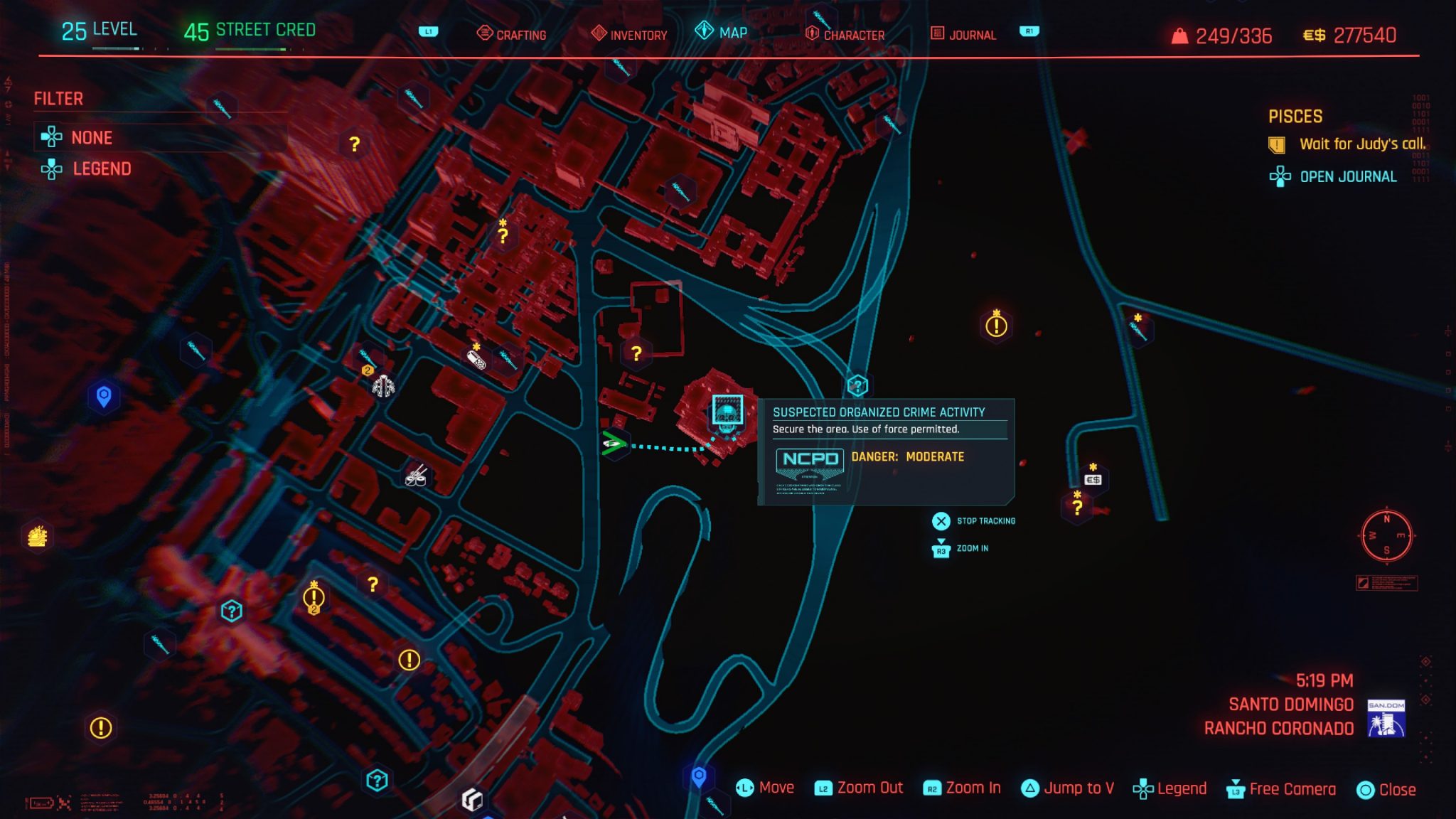
Task: Open the Inventory tab
Action: click(629, 34)
